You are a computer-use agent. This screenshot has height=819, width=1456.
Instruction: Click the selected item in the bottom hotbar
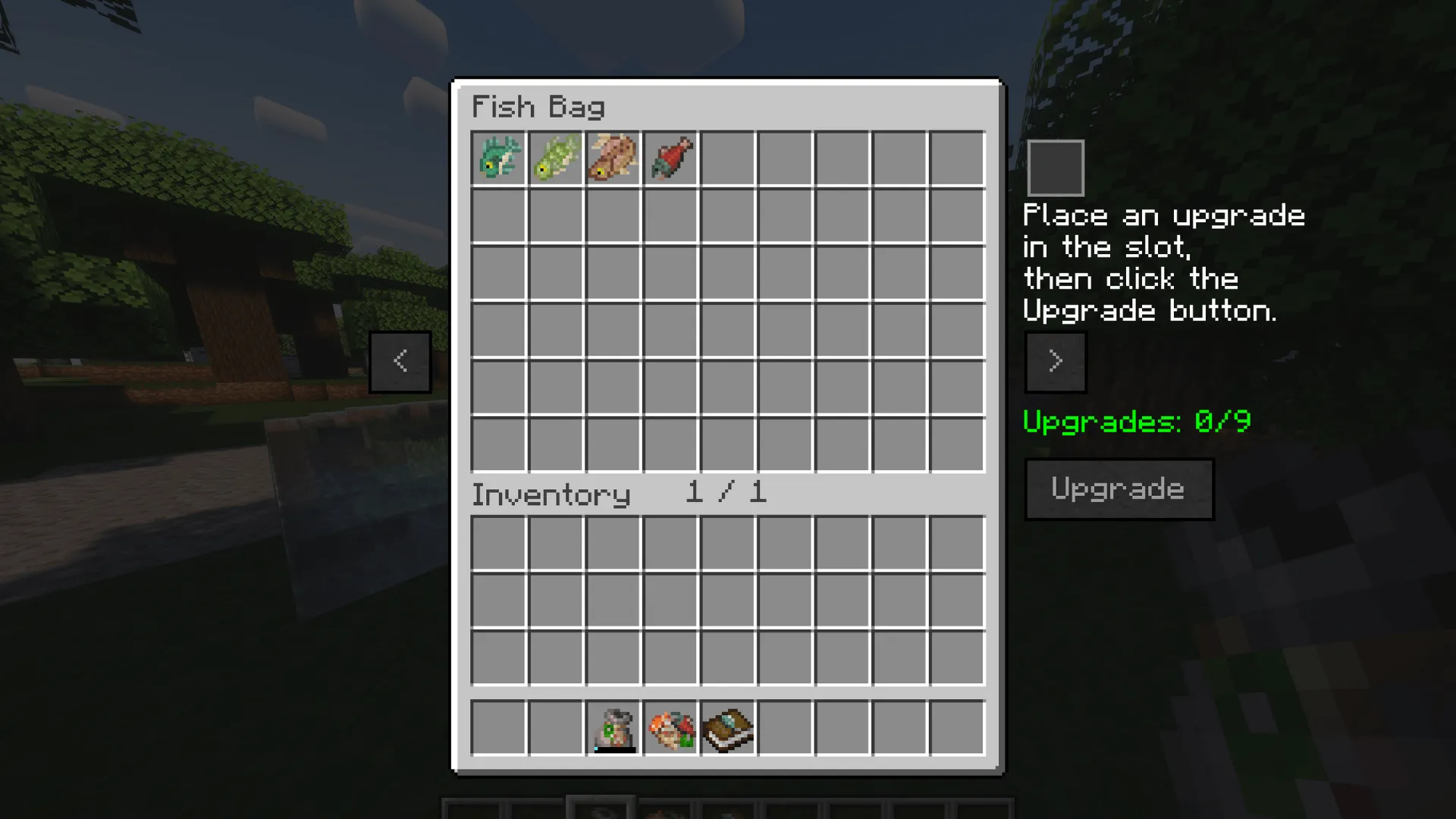601,808
